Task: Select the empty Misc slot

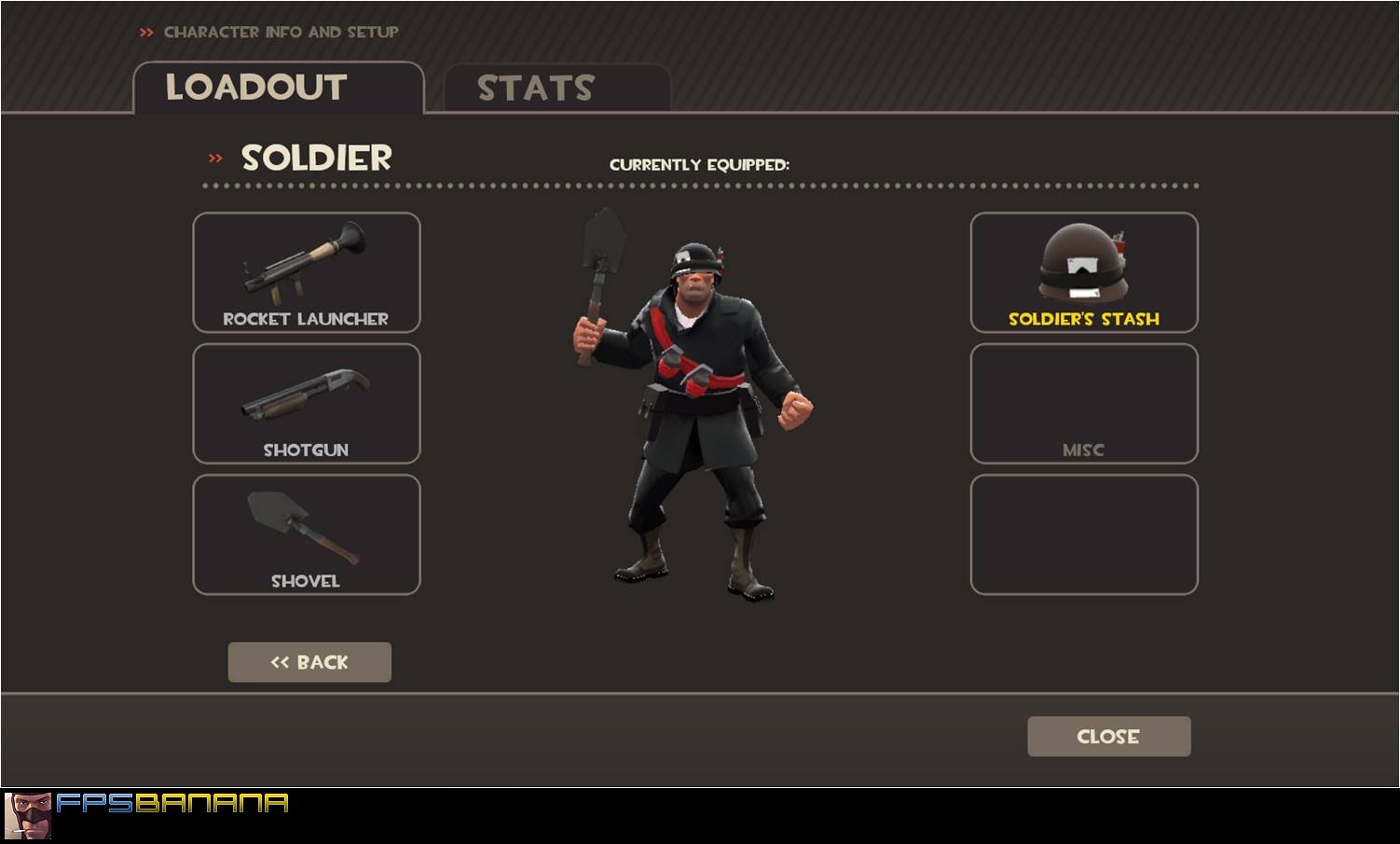Action: (1084, 404)
